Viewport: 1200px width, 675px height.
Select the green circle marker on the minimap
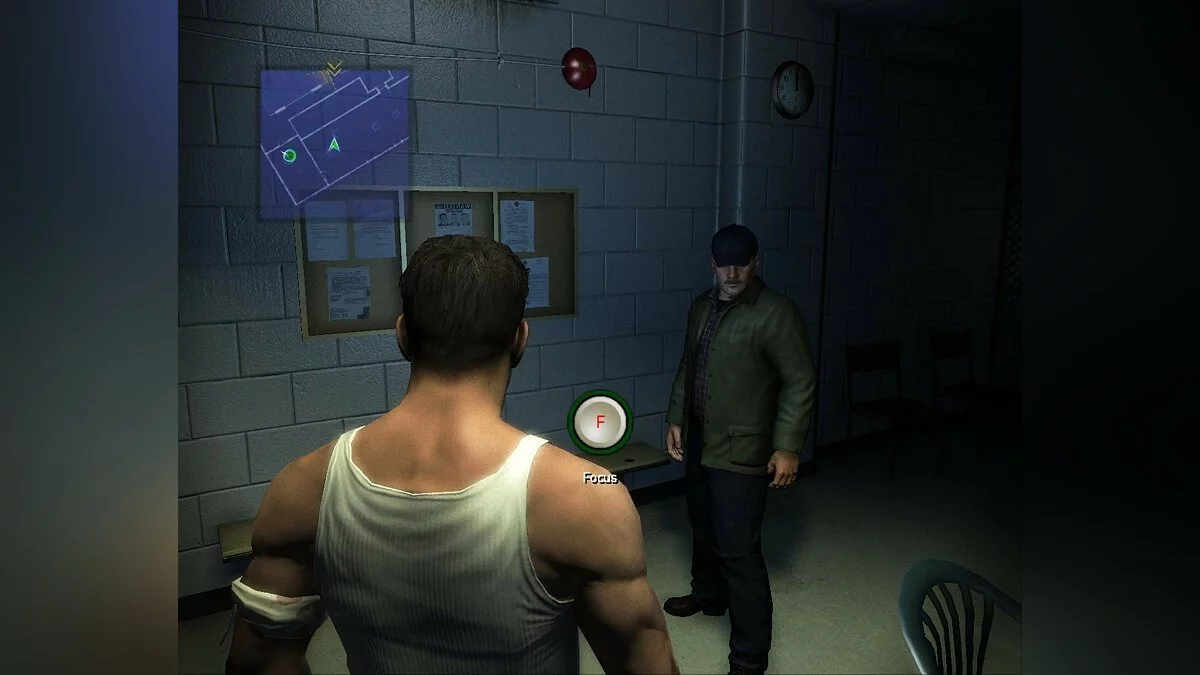(x=290, y=156)
